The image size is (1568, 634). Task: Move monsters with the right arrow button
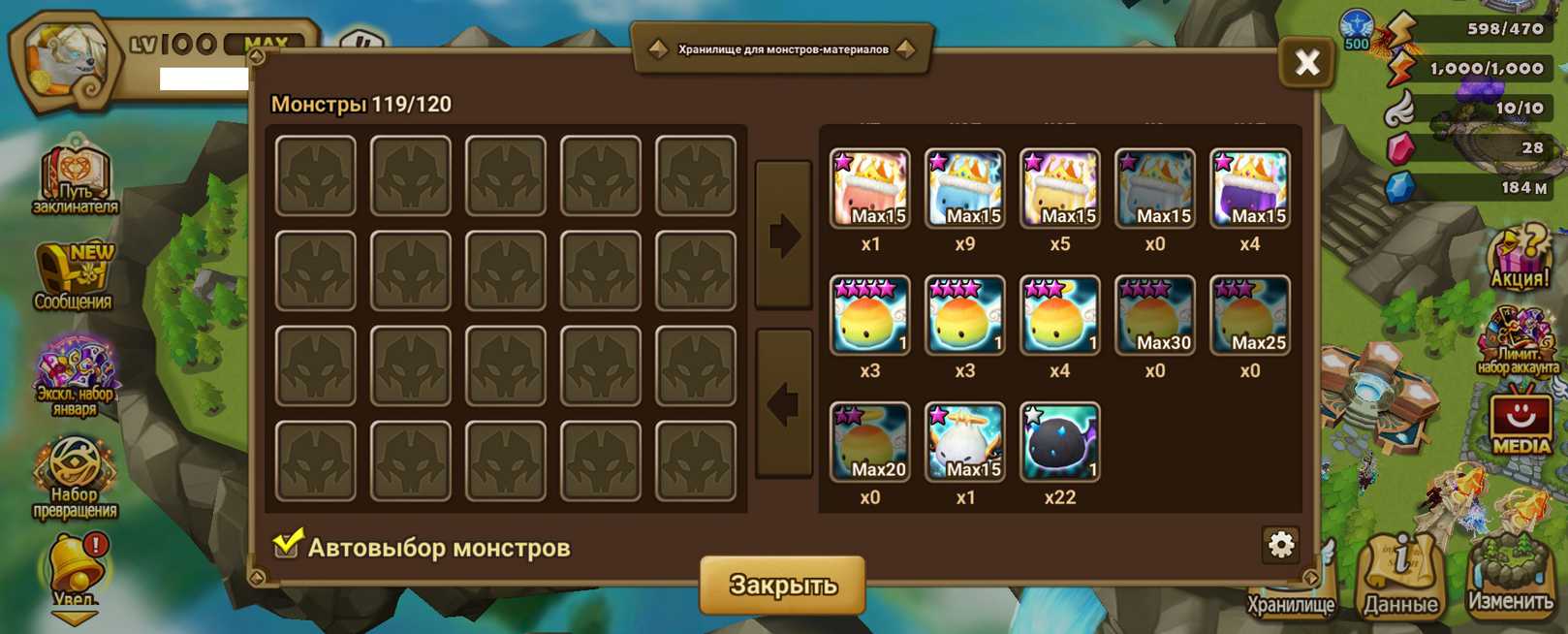point(783,236)
